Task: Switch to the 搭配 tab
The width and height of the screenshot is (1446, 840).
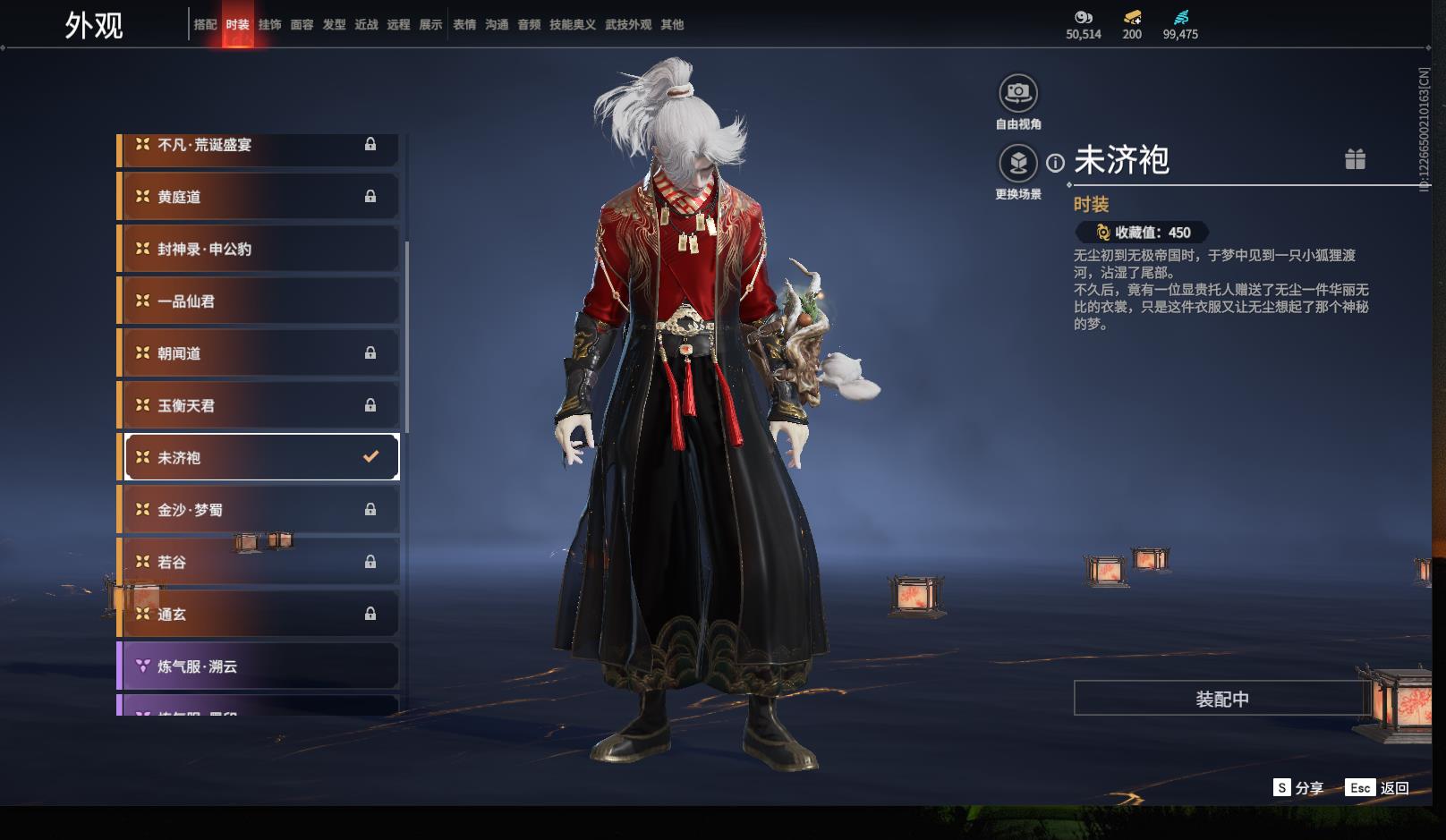Action: point(205,25)
